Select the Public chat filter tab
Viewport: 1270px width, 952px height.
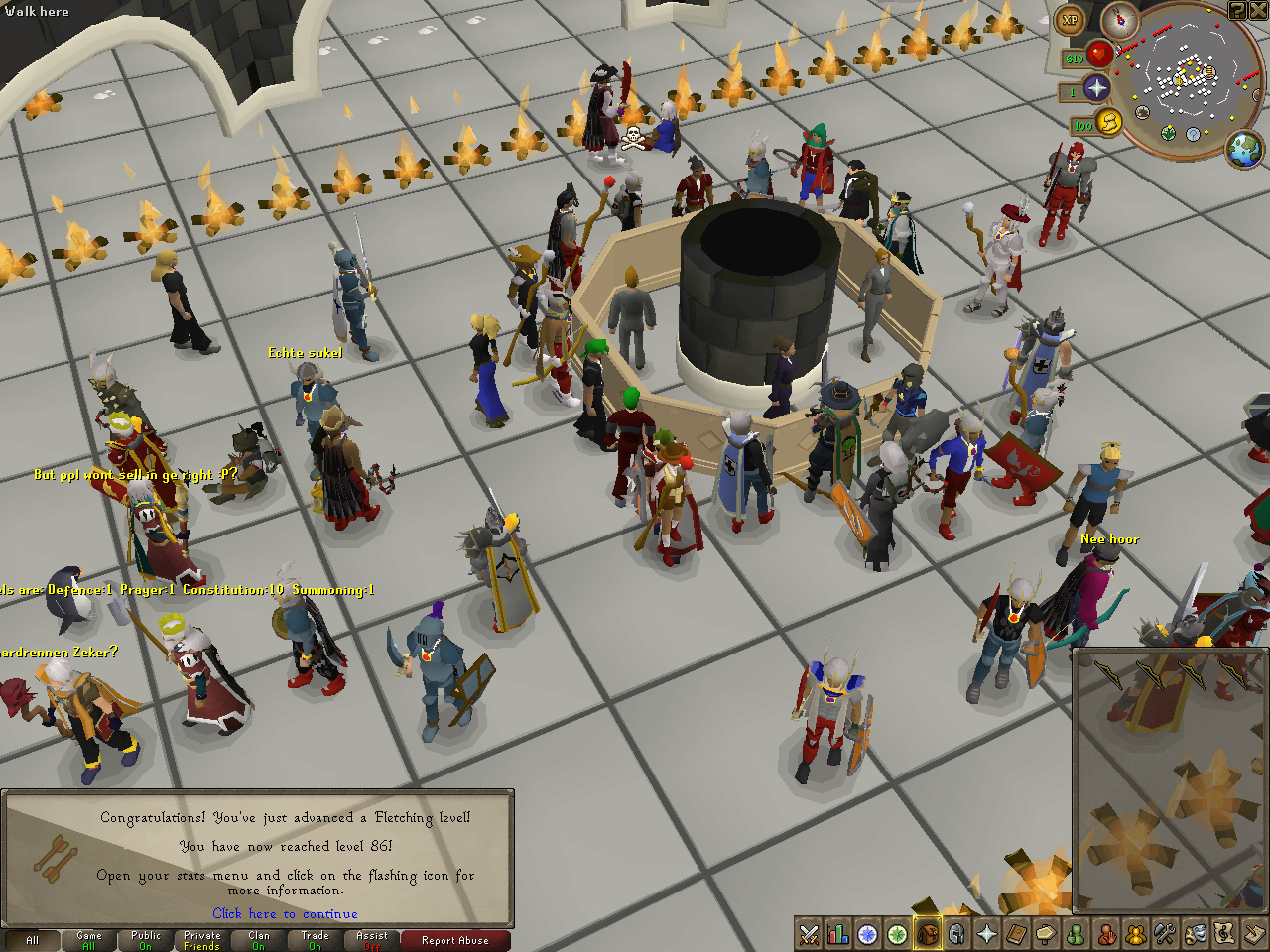[146, 940]
